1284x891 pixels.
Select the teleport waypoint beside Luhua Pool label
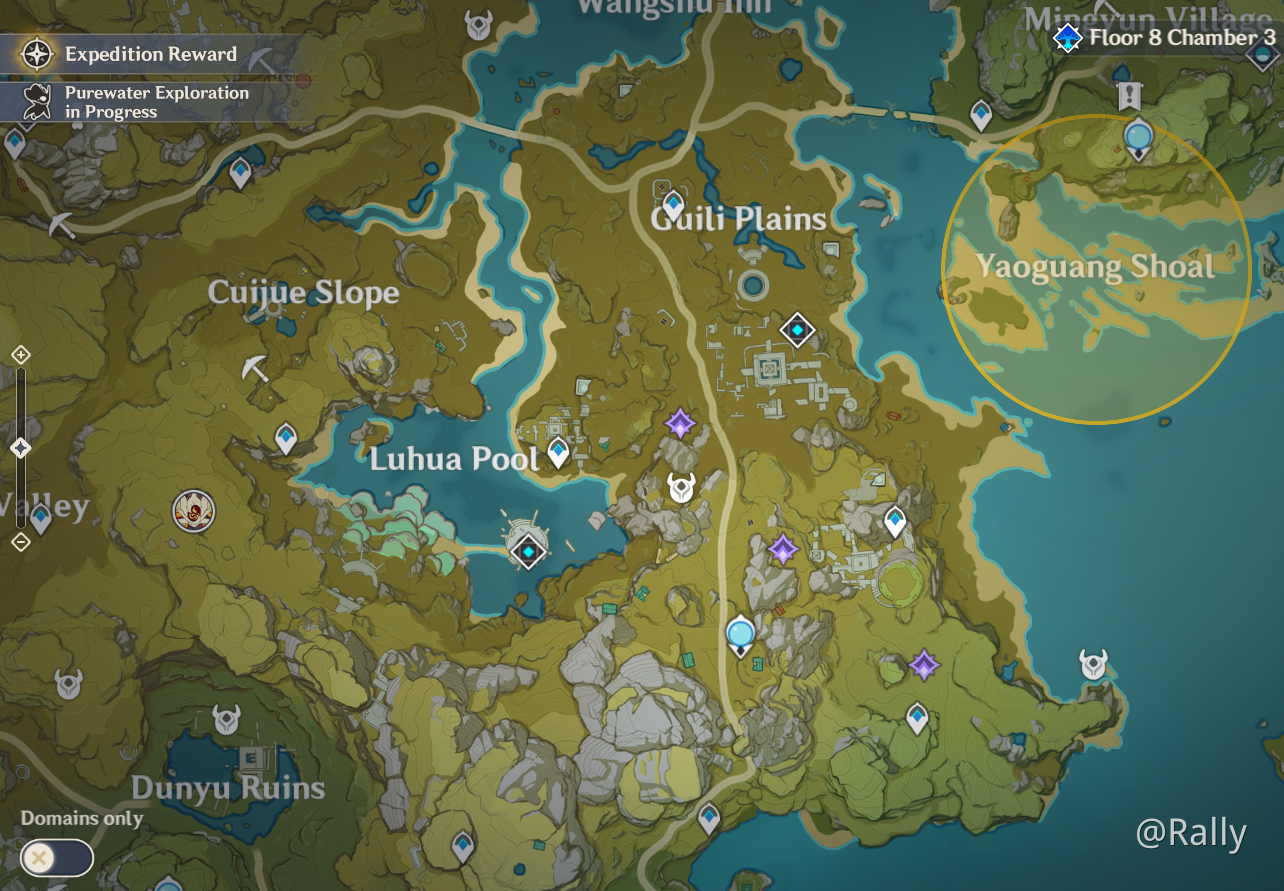tap(558, 452)
